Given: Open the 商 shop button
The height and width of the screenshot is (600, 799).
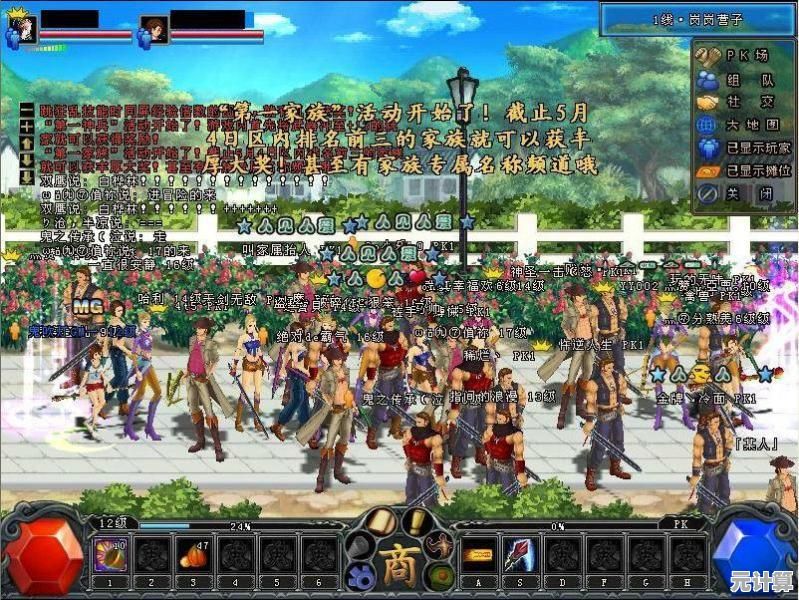Looking at the screenshot, I should point(400,559).
